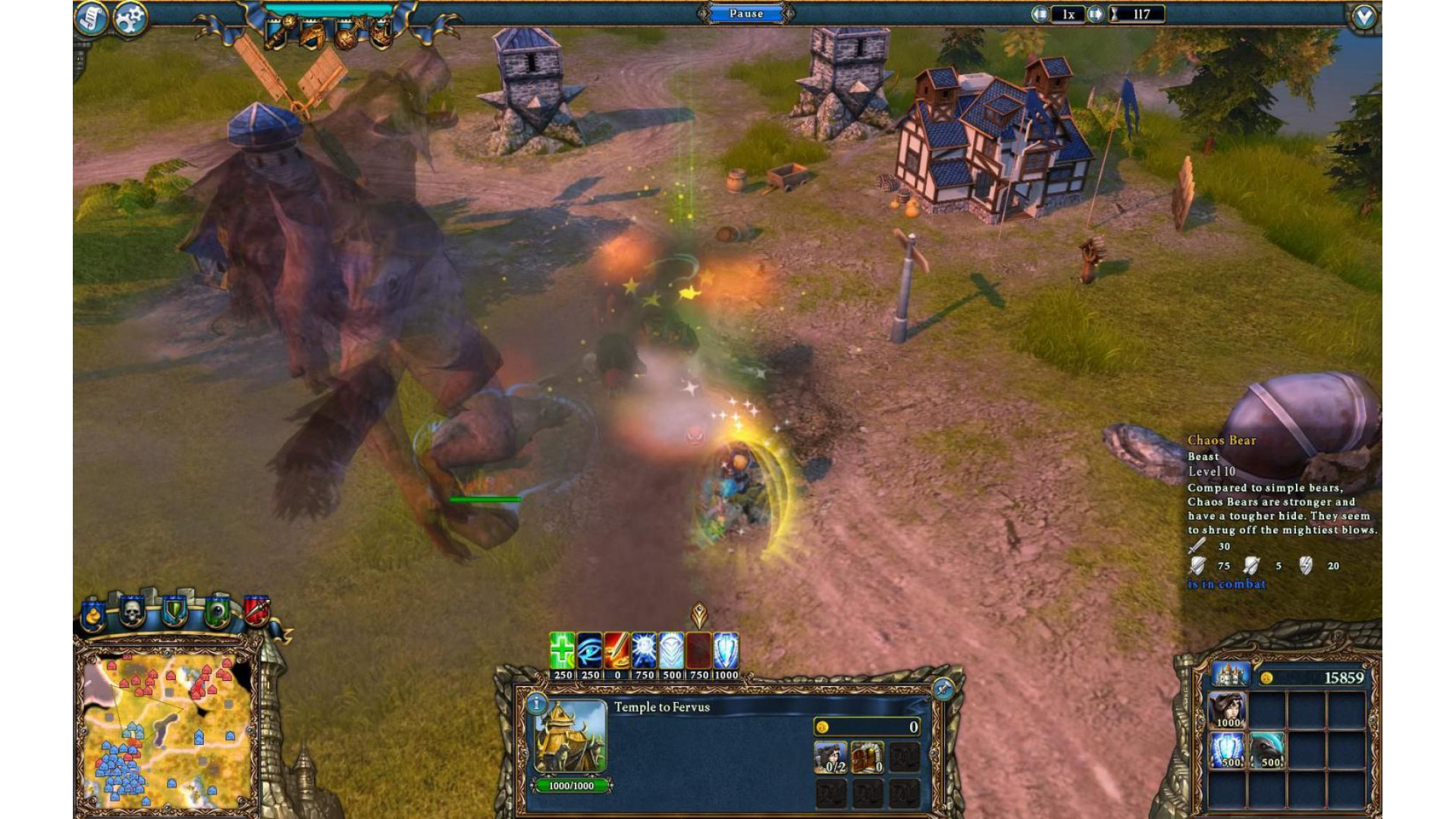Open the gears settings menu
1456x819 pixels.
pyautogui.click(x=130, y=18)
